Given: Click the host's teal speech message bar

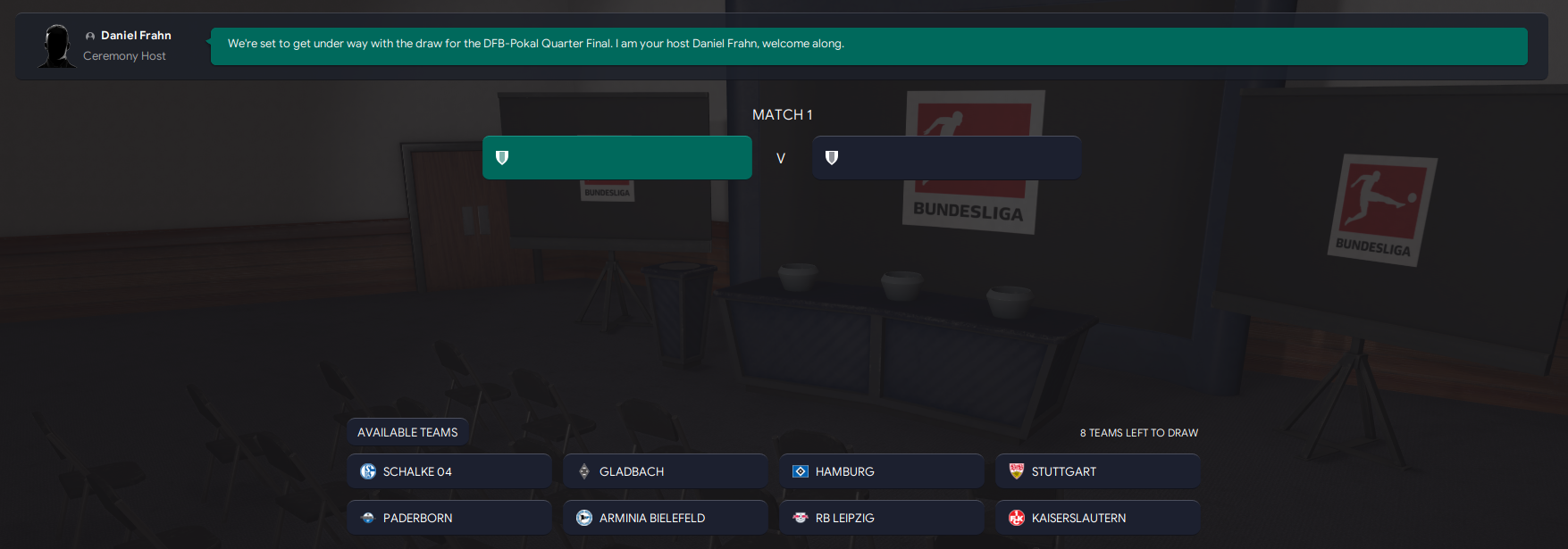Looking at the screenshot, I should point(868,46).
